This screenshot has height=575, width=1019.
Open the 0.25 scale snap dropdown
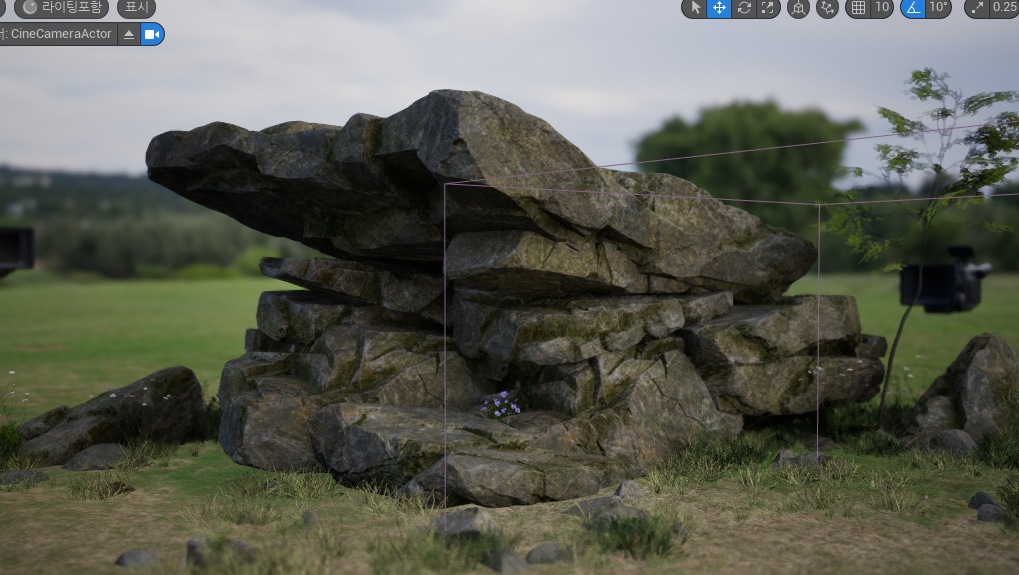point(1004,8)
